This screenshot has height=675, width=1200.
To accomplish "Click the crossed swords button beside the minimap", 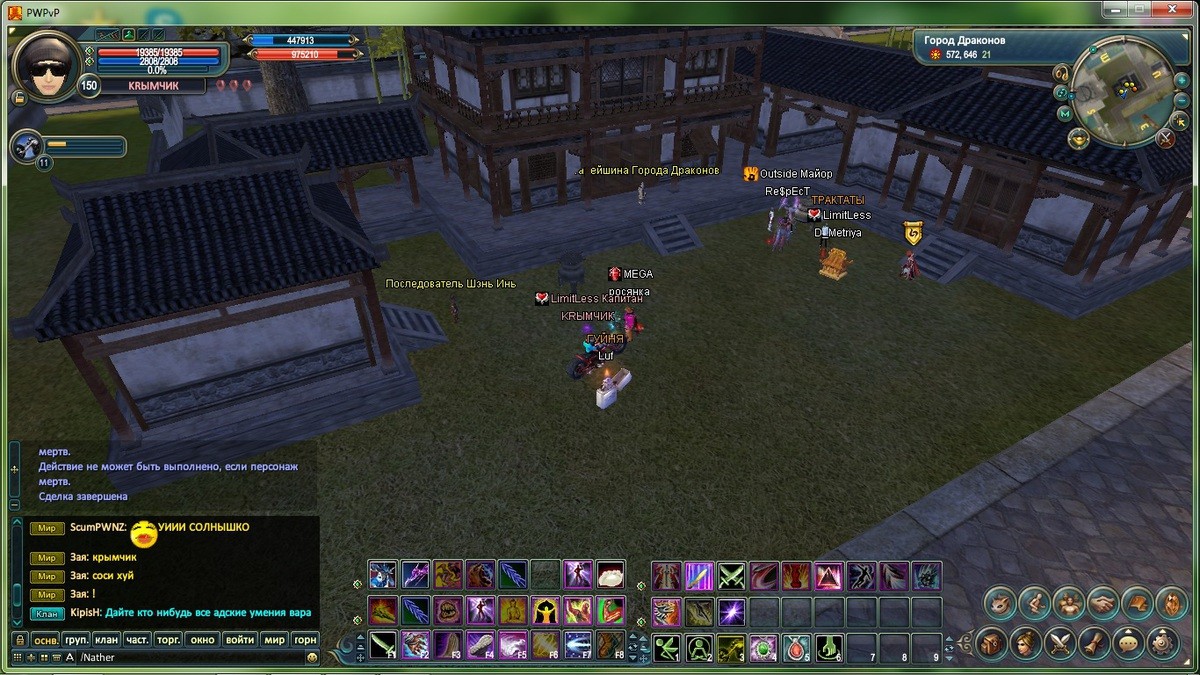I will pyautogui.click(x=1165, y=138).
